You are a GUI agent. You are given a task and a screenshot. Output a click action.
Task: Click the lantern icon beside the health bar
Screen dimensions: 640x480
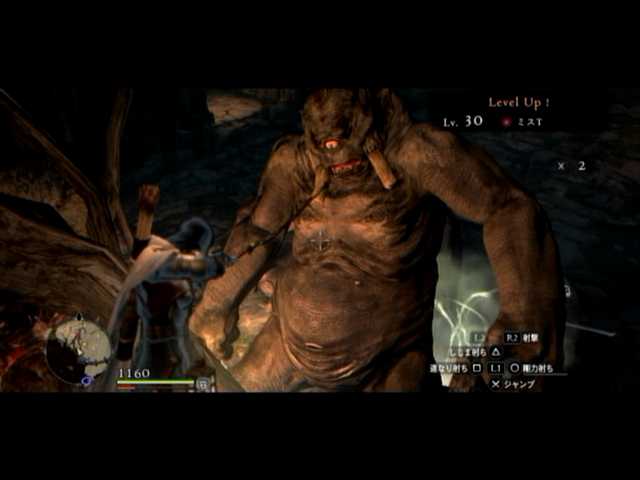tap(203, 383)
